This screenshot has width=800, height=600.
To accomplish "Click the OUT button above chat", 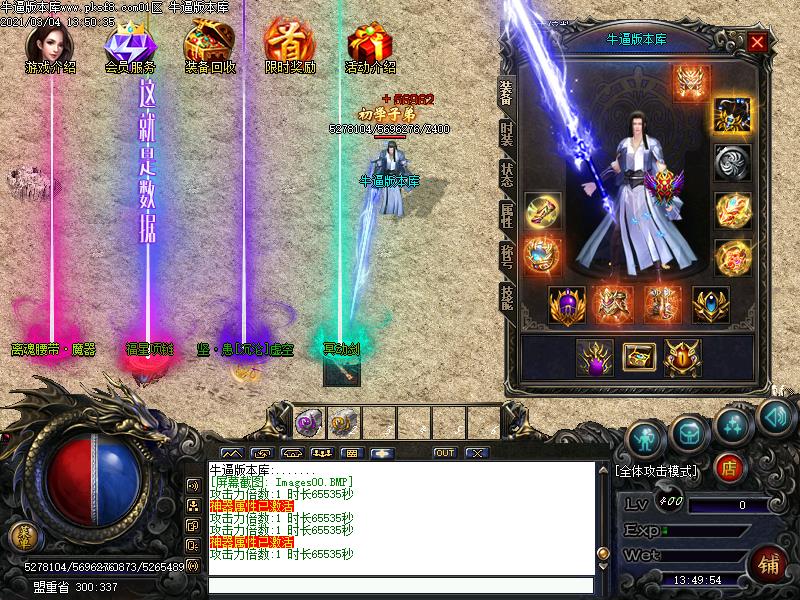I will (444, 453).
